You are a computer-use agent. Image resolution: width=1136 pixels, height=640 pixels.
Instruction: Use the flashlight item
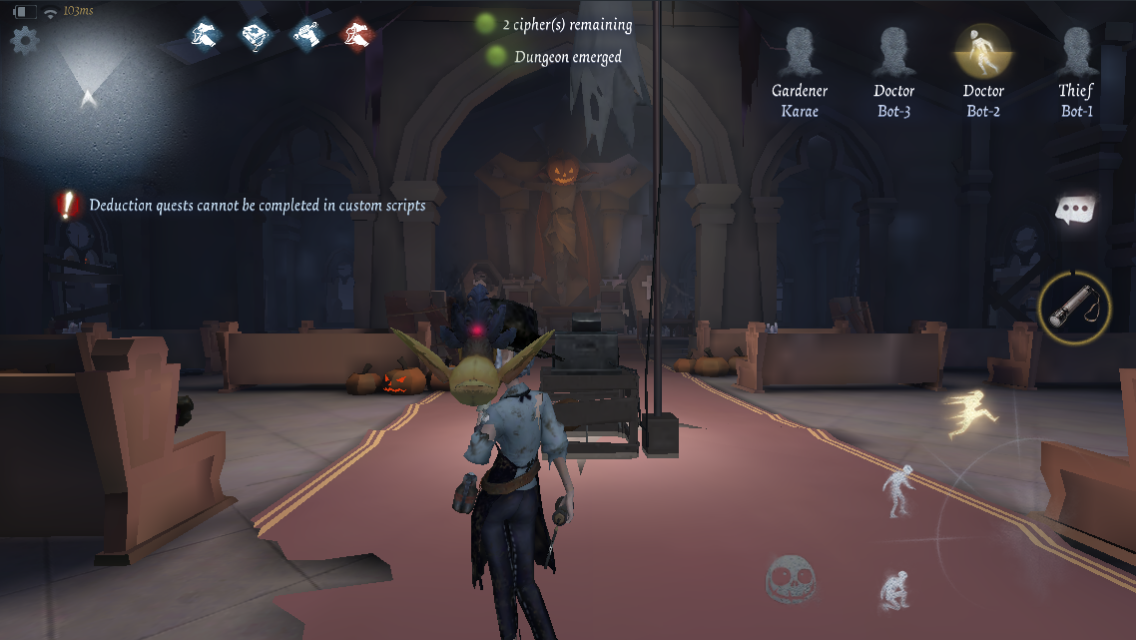tap(1075, 308)
